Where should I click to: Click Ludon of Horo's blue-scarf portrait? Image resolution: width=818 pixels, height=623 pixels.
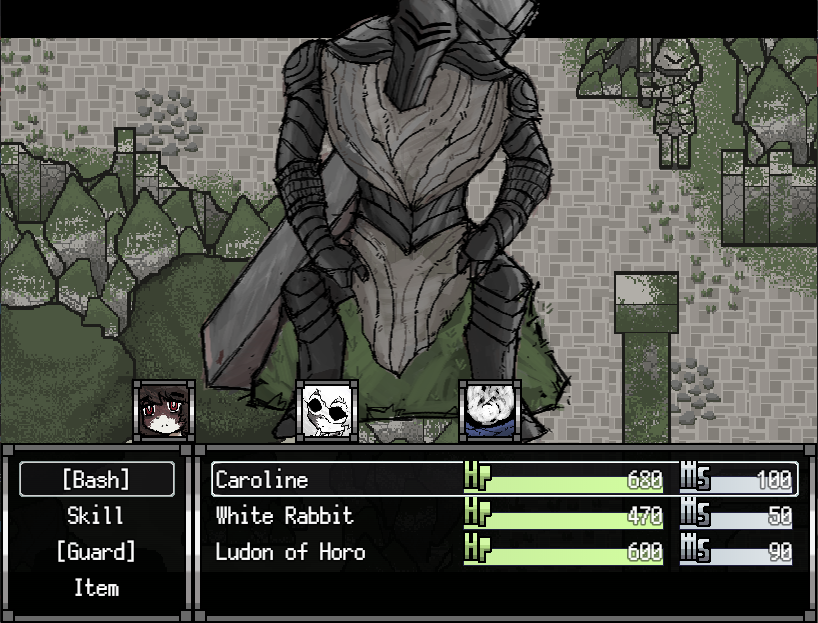(488, 409)
